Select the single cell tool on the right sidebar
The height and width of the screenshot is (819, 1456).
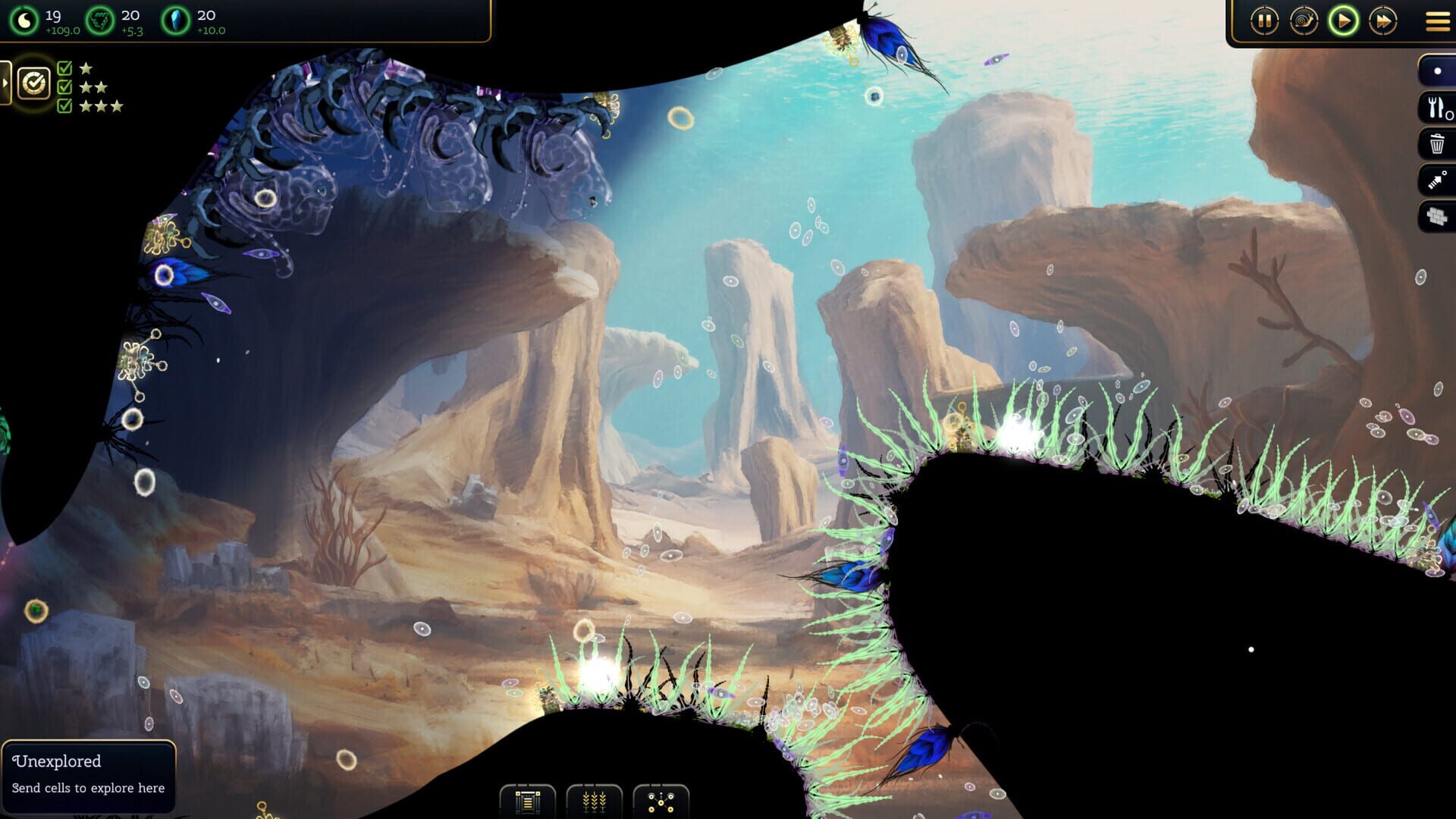1436,71
